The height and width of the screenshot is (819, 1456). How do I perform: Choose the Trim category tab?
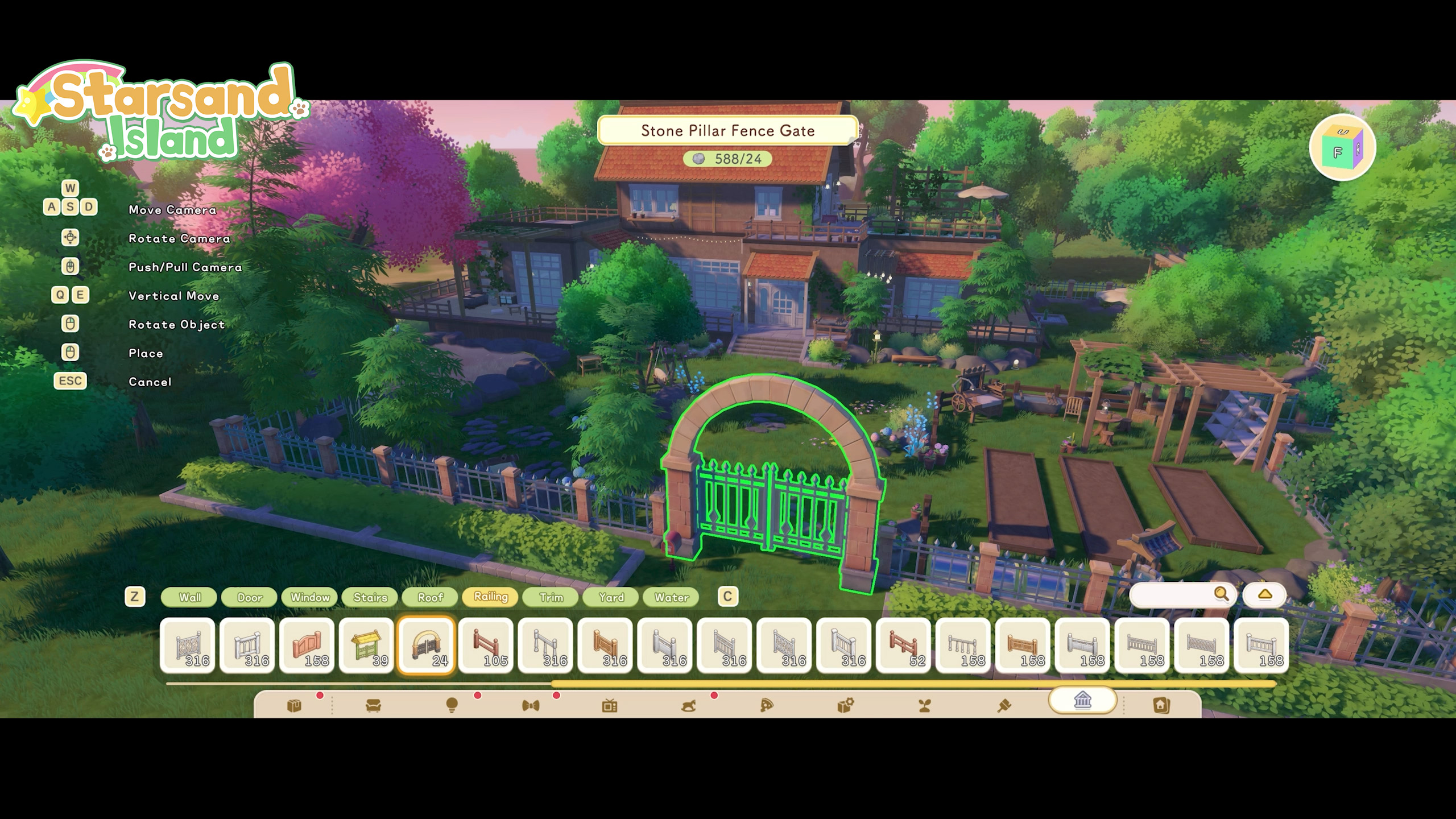click(x=551, y=597)
